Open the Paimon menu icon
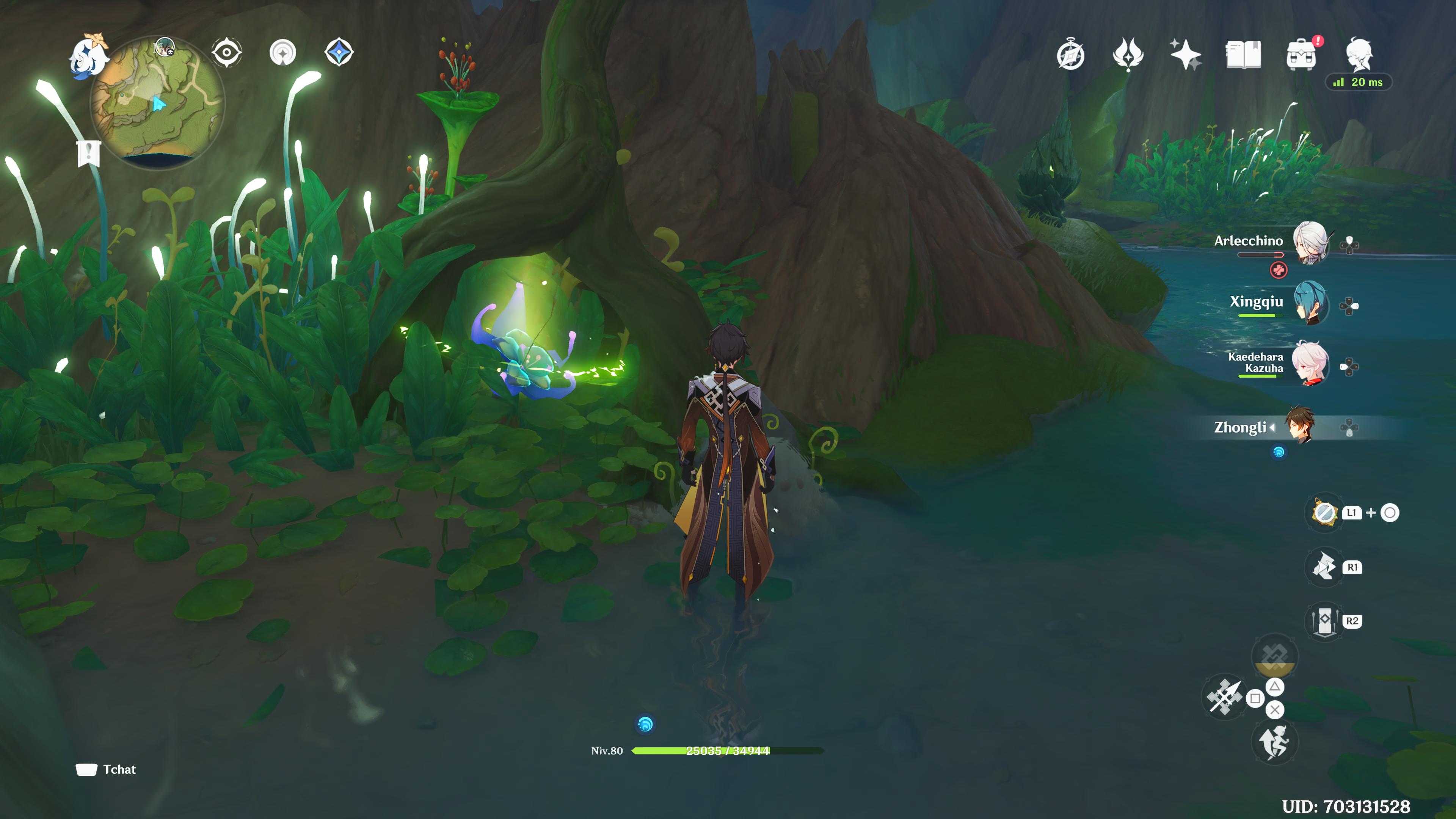The height and width of the screenshot is (819, 1456). click(88, 55)
